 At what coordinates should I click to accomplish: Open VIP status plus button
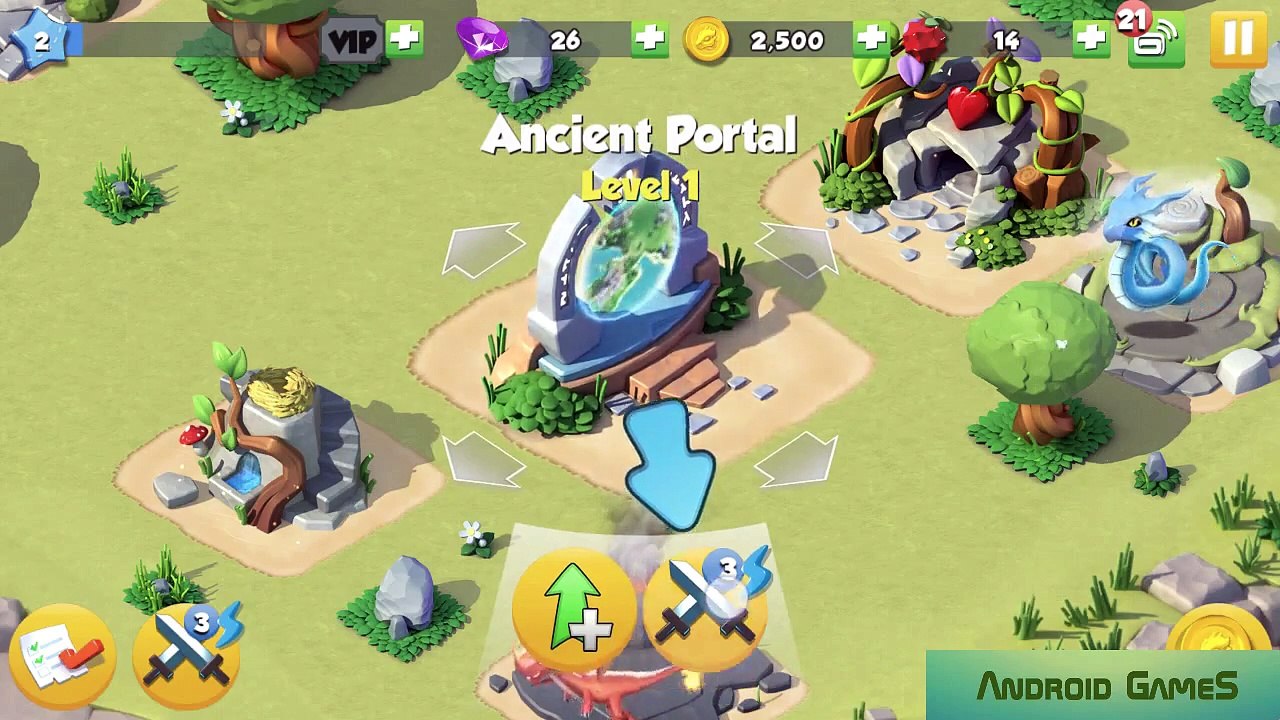(405, 39)
